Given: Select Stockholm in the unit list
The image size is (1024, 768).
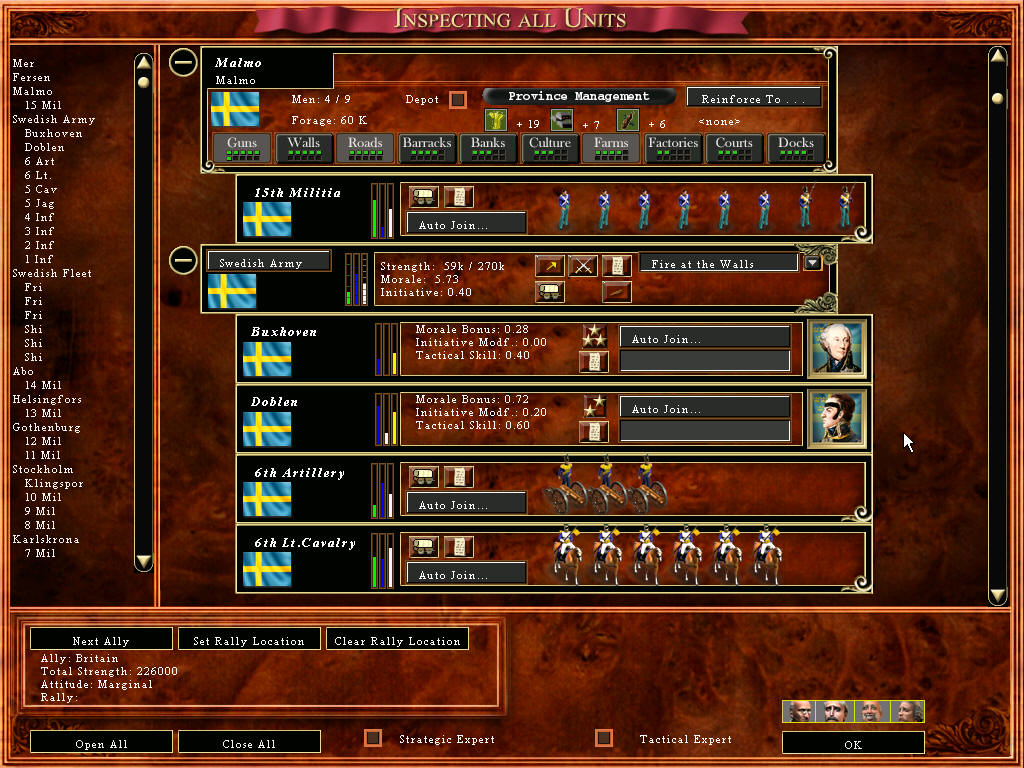Looking at the screenshot, I should [x=42, y=469].
